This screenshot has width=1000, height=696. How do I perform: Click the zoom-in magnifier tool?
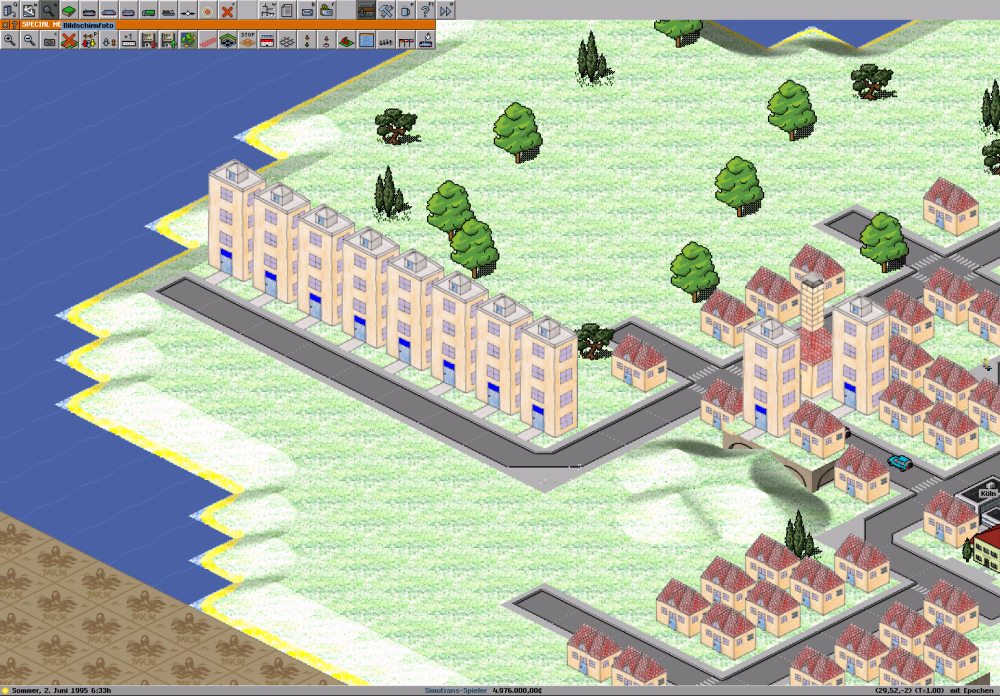[9, 40]
